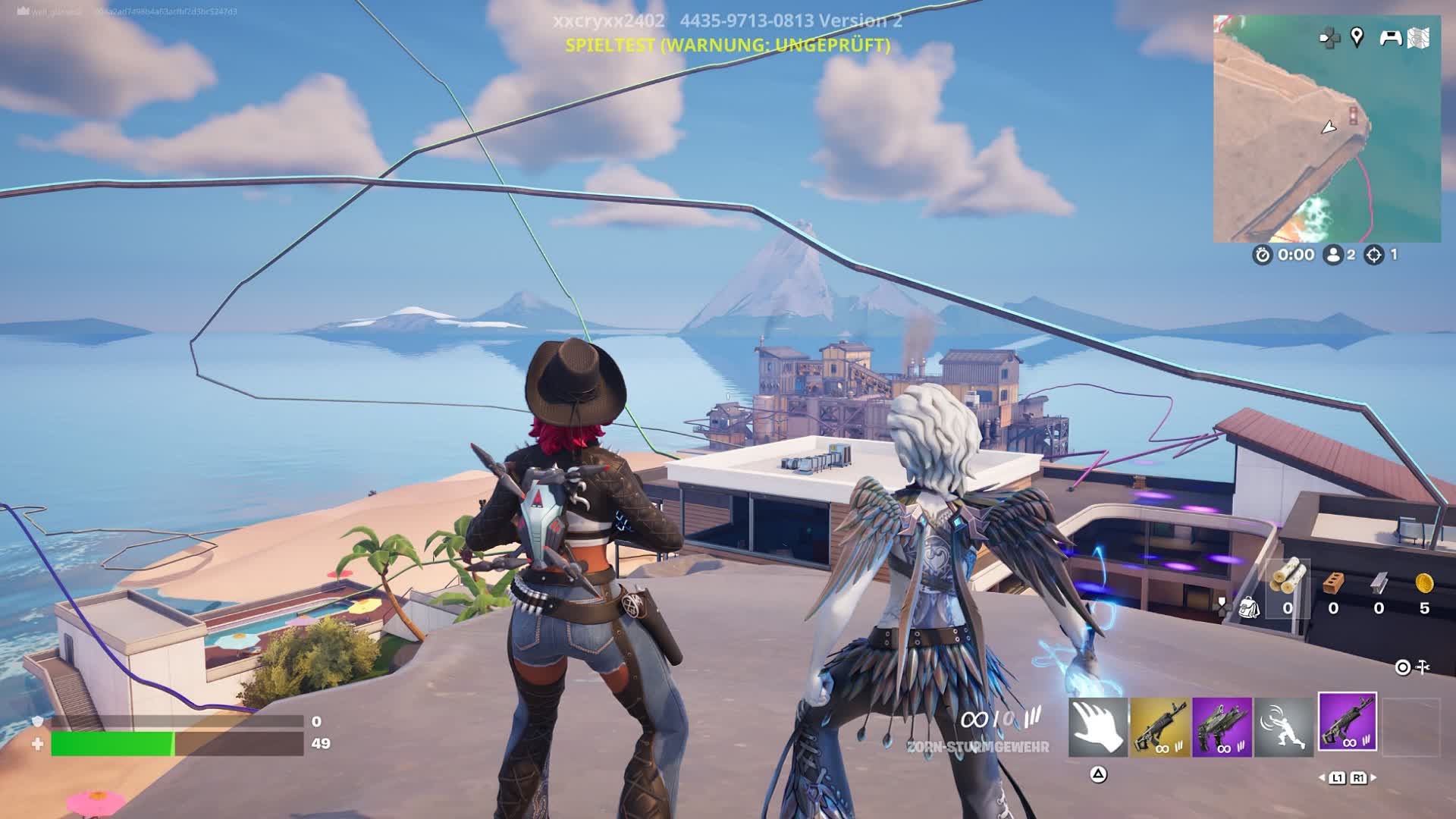Screen dimensions: 1456x819
Task: Open the backpack inventory icon
Action: (x=1247, y=607)
